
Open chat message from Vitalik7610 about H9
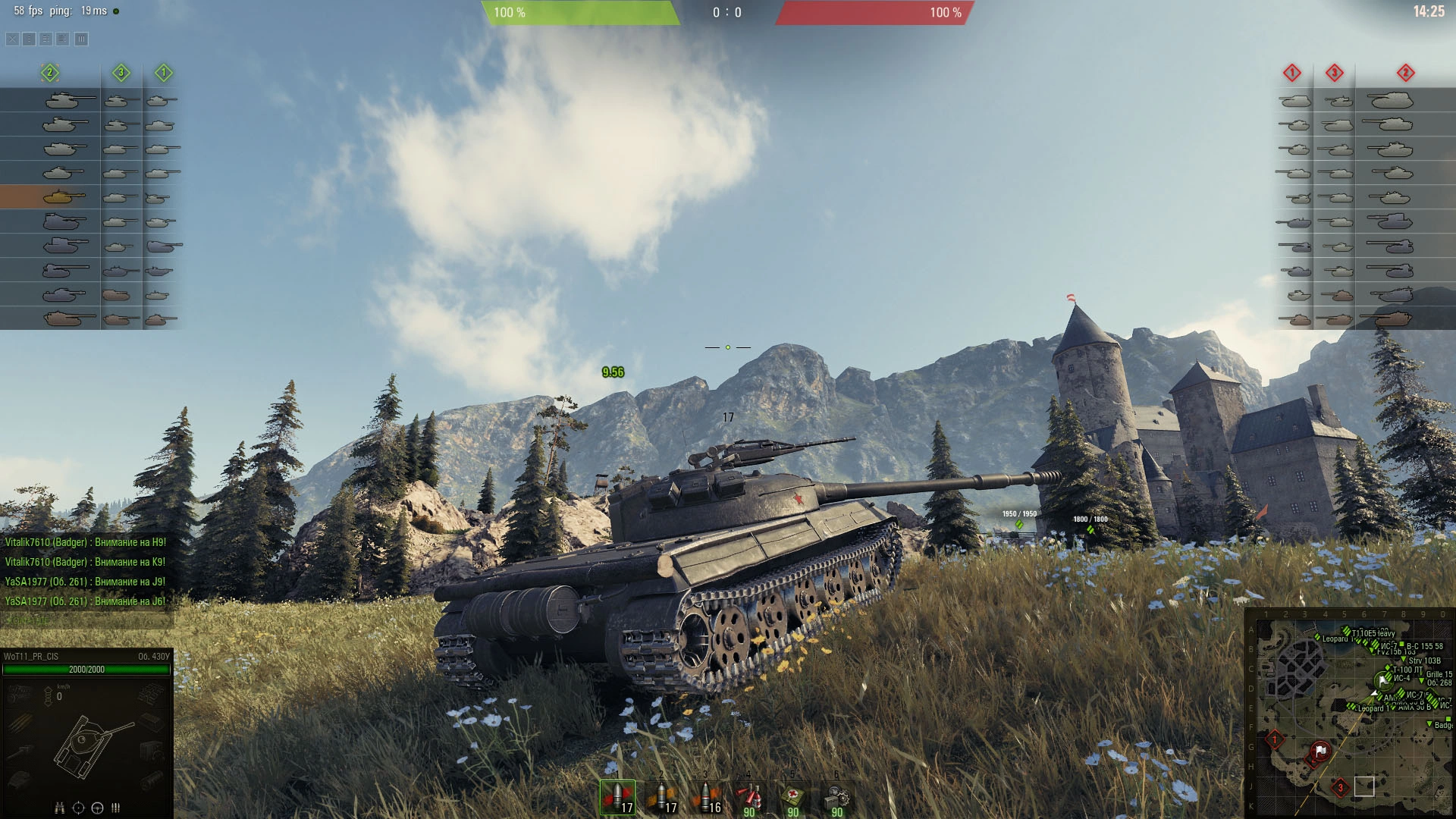click(85, 542)
